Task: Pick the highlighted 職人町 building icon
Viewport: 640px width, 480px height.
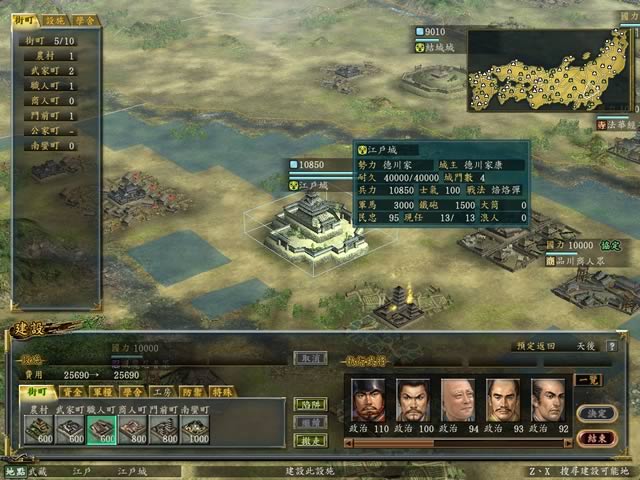Action: (x=101, y=430)
